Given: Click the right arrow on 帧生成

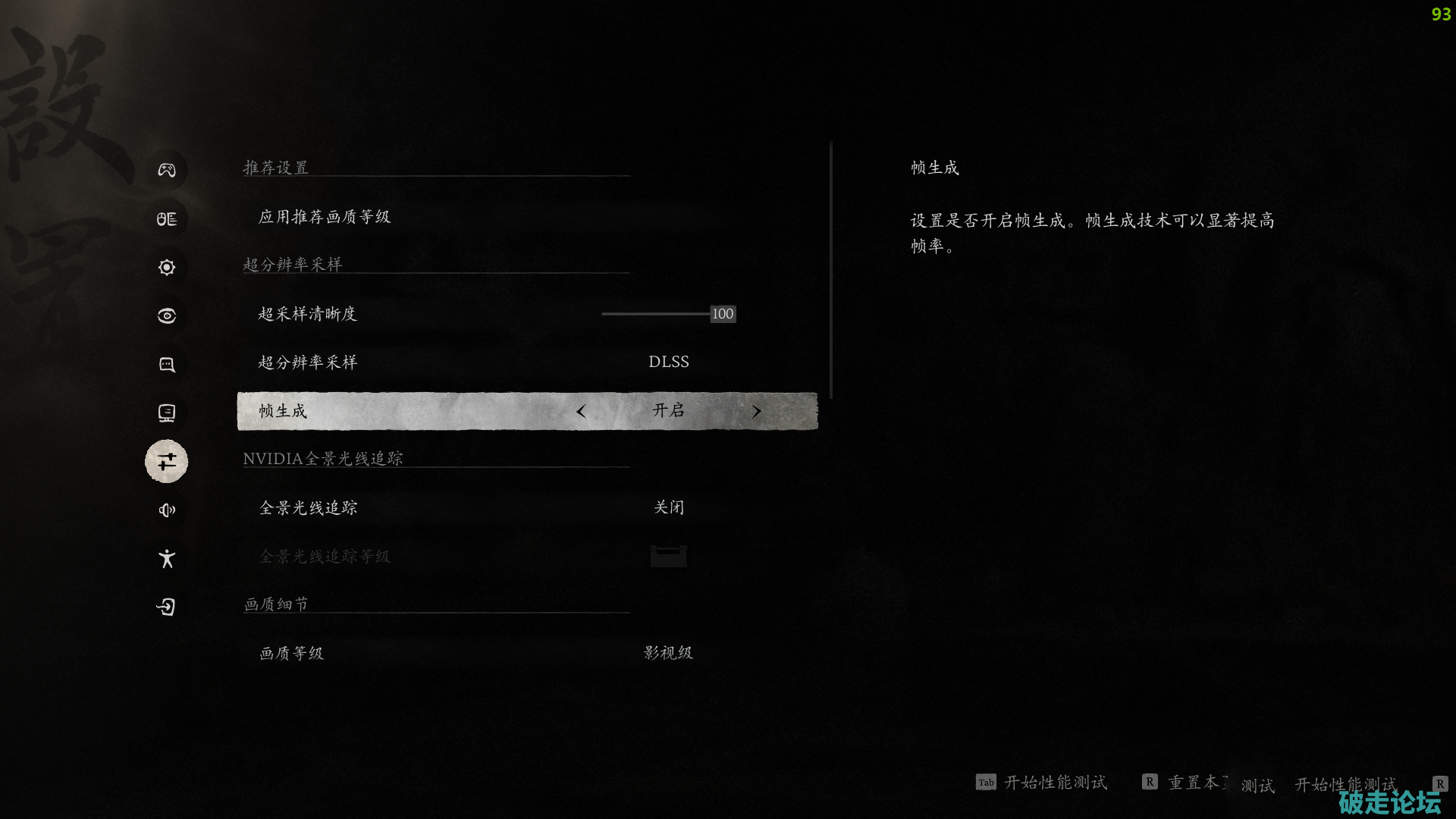Looking at the screenshot, I should tap(756, 411).
